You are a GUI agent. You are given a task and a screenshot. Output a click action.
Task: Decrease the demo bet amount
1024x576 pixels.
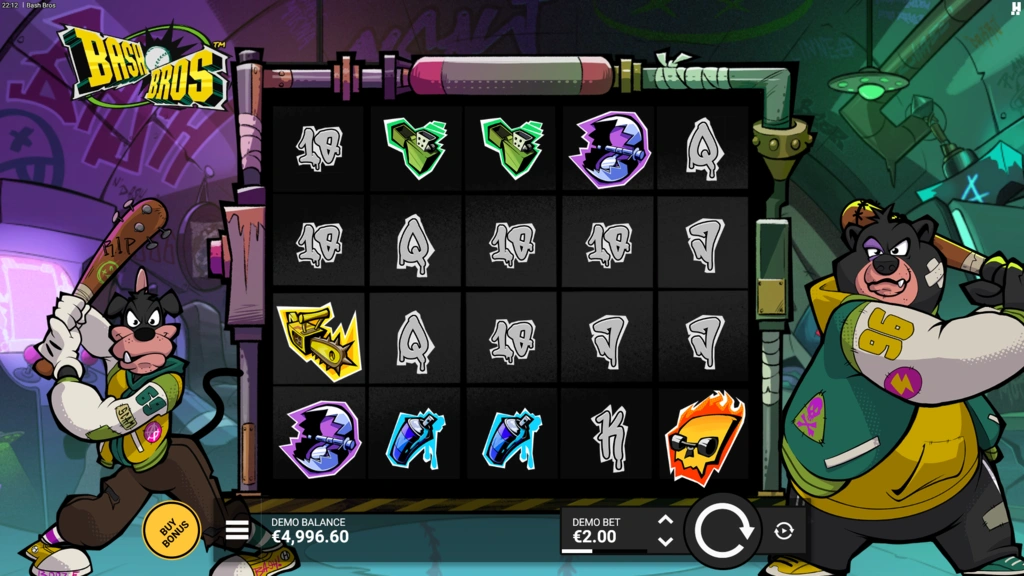(666, 542)
